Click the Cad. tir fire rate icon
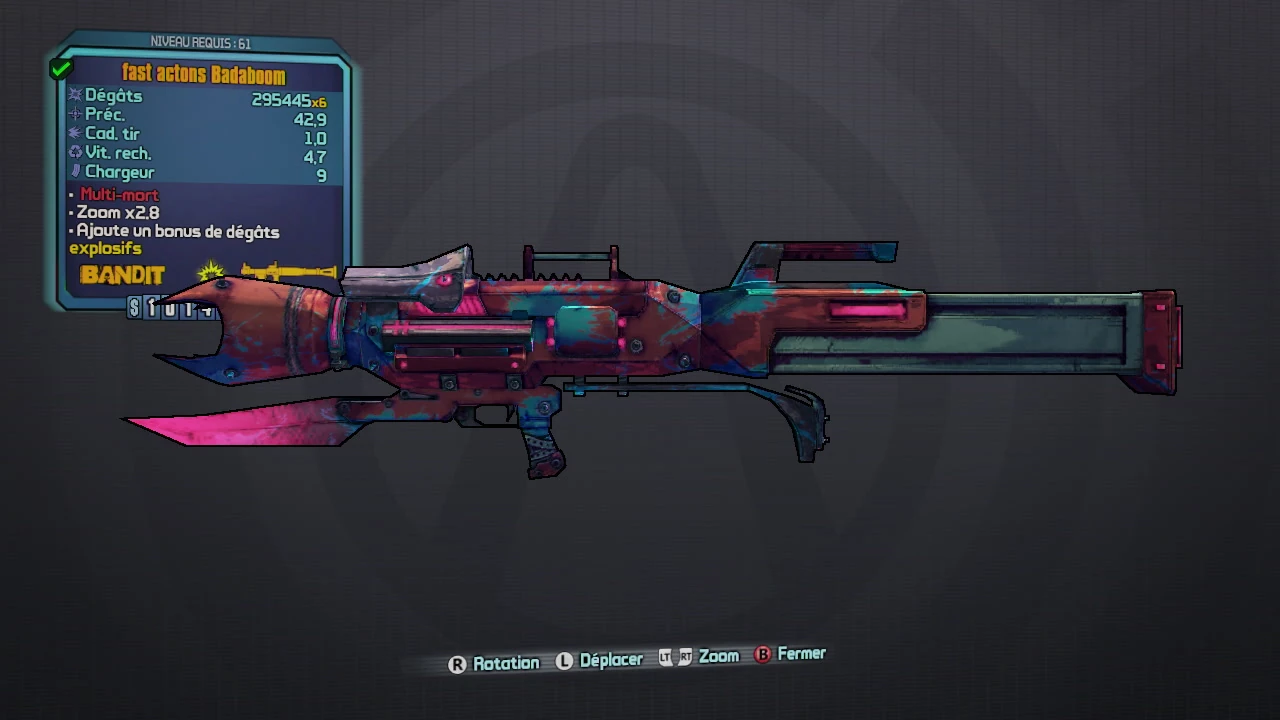Image resolution: width=1280 pixels, height=720 pixels. 75,133
